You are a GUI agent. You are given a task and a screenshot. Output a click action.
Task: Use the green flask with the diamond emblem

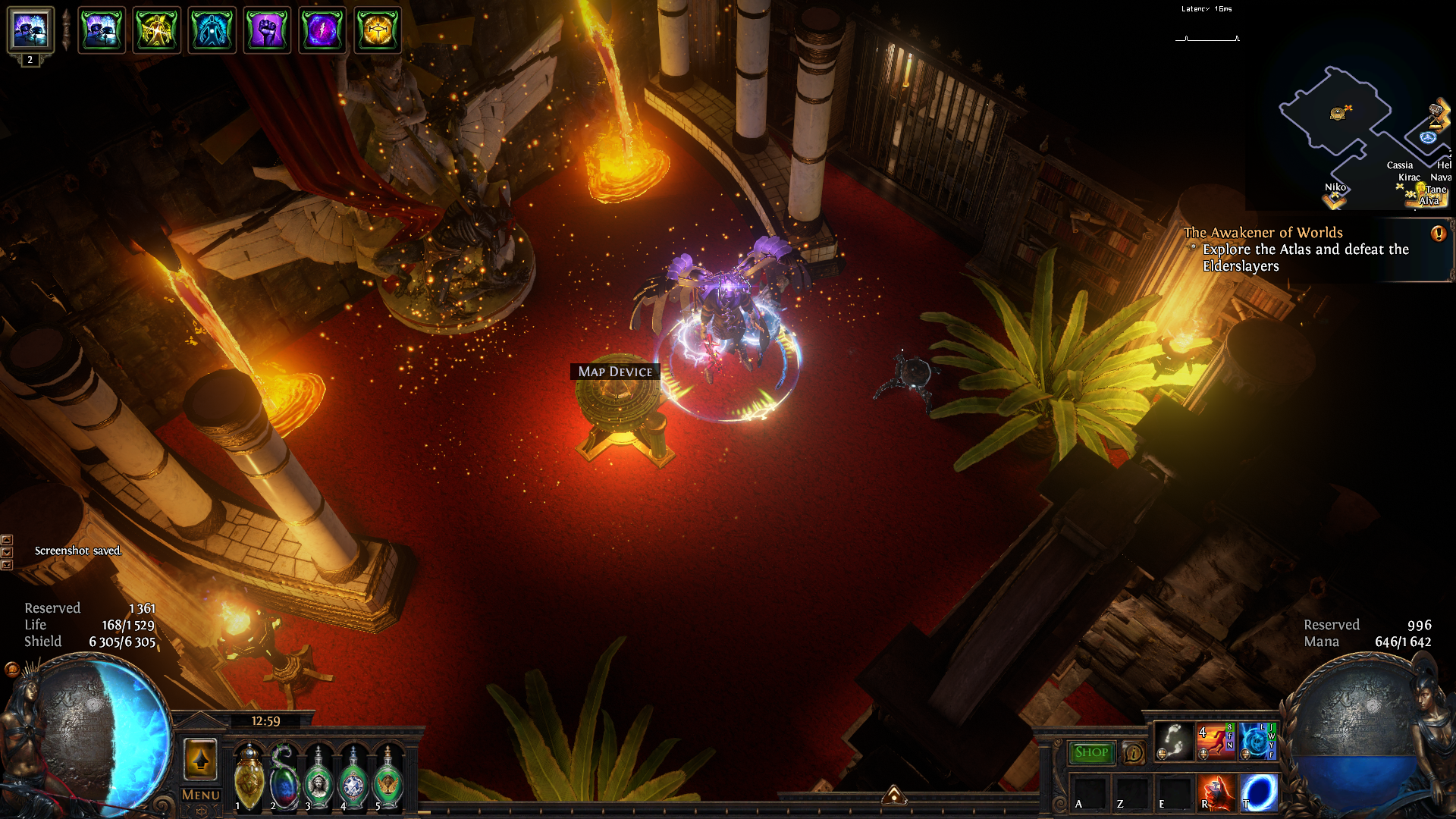click(x=353, y=777)
